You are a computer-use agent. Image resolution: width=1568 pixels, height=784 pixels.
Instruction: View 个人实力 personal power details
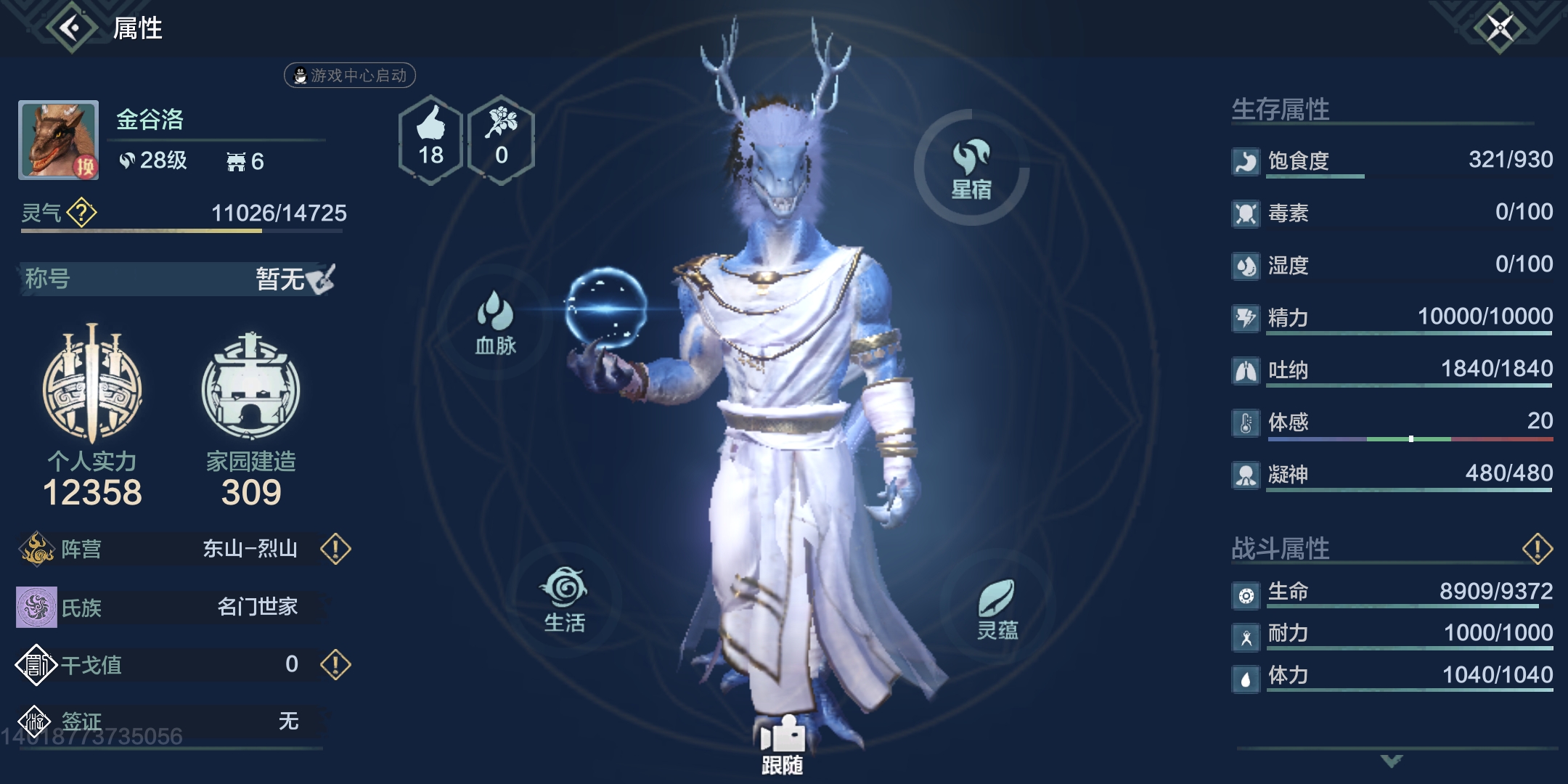[92, 414]
